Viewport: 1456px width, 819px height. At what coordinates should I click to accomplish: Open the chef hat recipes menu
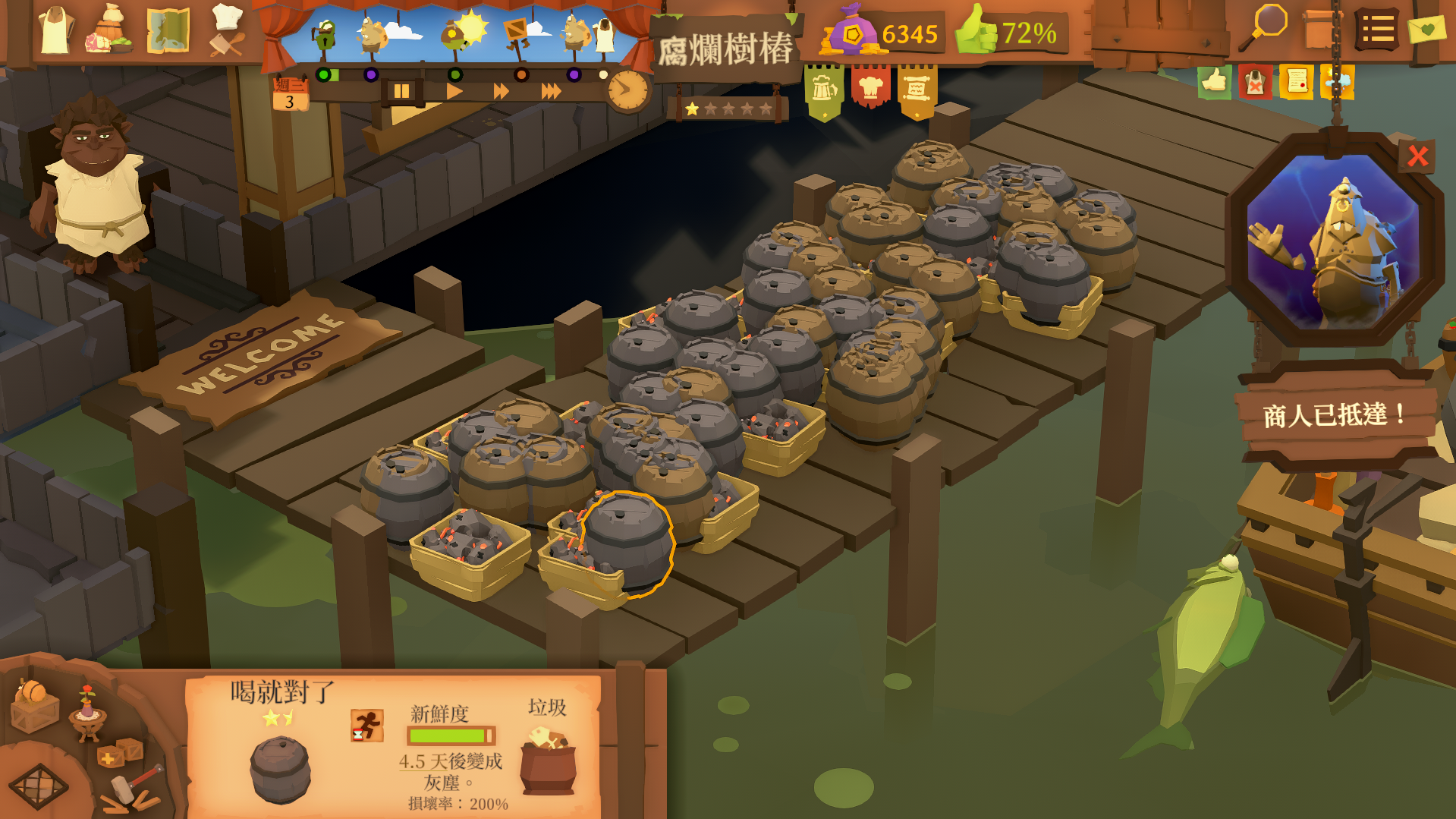coord(227,31)
